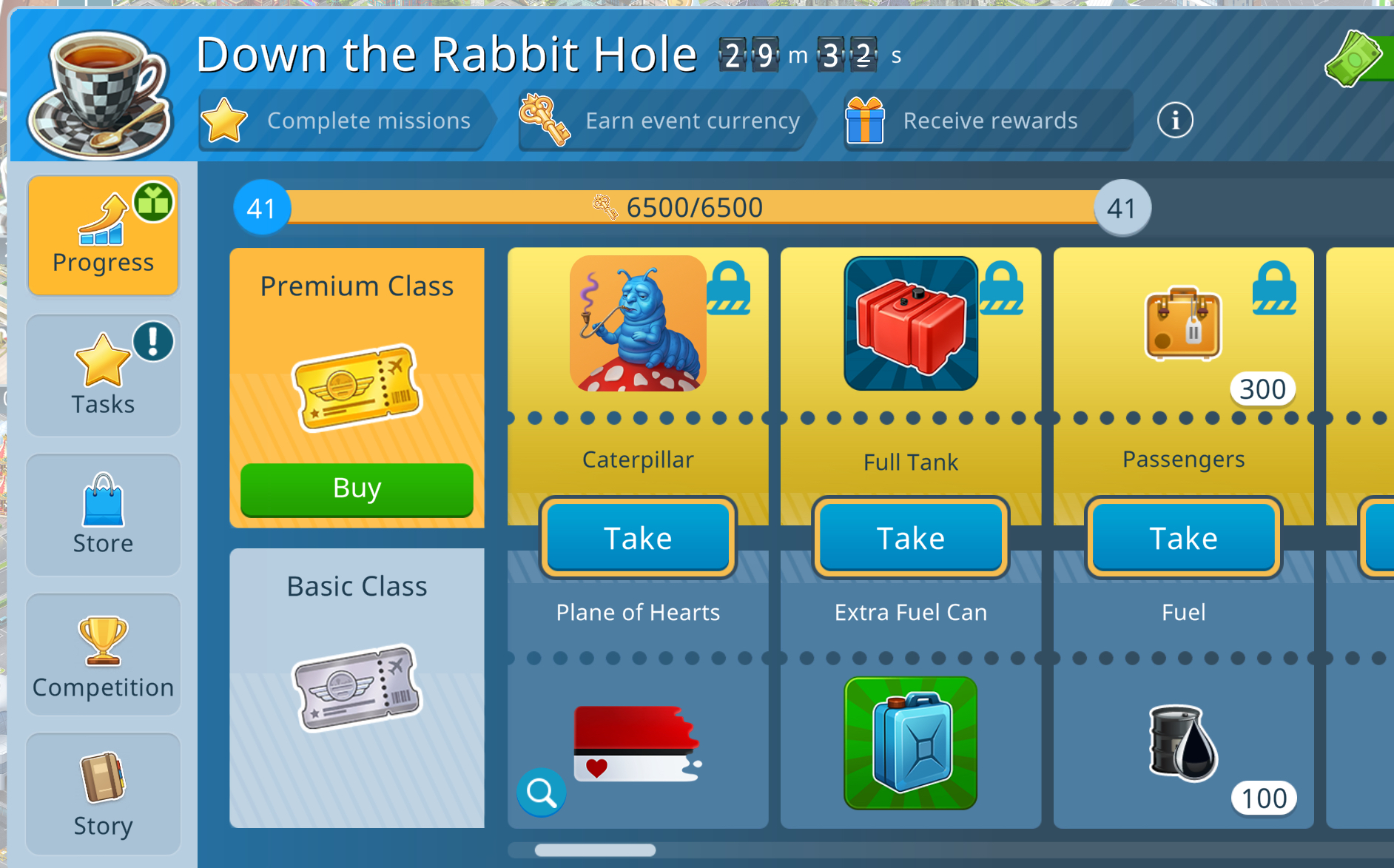Click the Basic Class silver ticket

coord(357,687)
